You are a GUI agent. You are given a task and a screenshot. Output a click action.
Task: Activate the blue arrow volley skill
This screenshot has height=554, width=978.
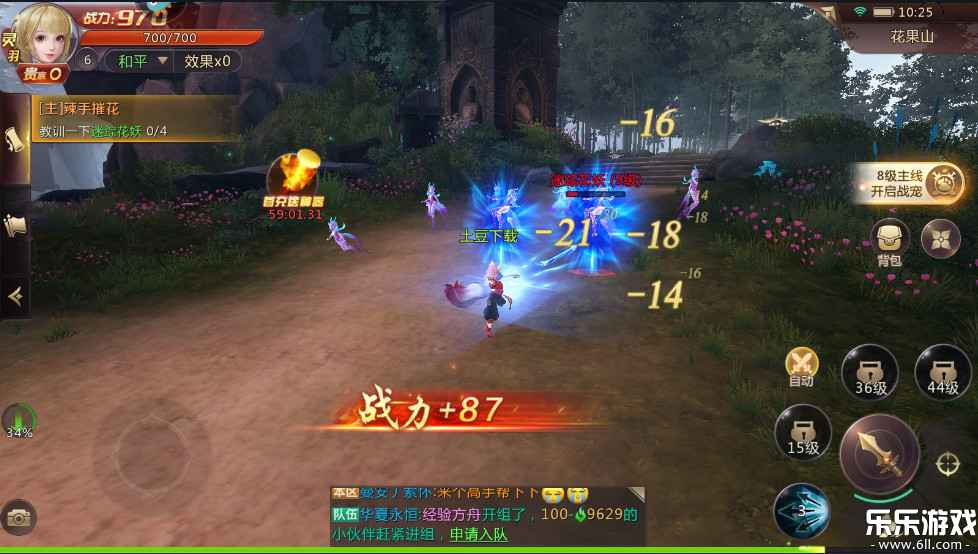(801, 509)
